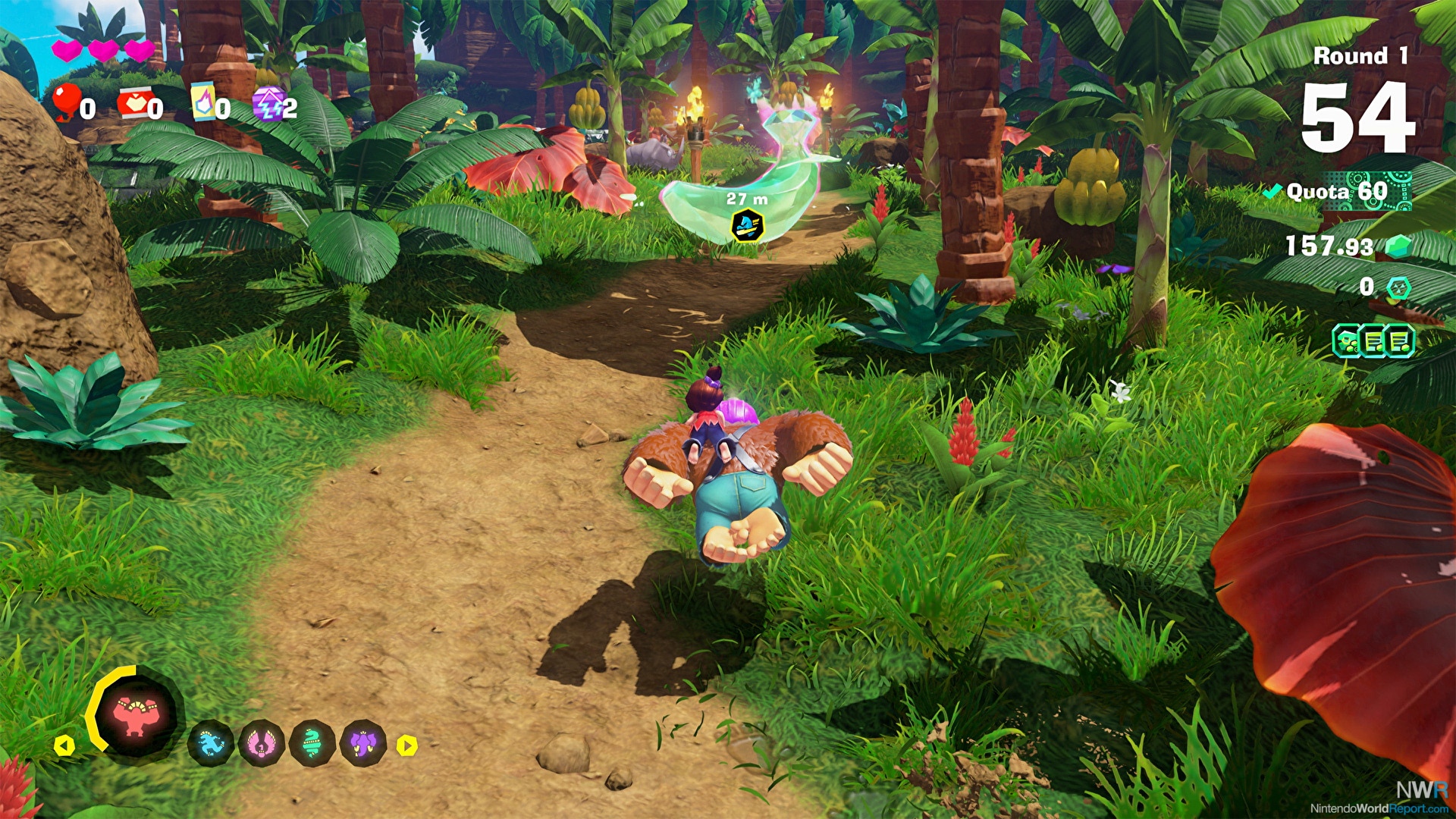Viewport: 1456px width, 819px height.
Task: Toggle the first pink heart in health bar
Action: click(x=67, y=50)
